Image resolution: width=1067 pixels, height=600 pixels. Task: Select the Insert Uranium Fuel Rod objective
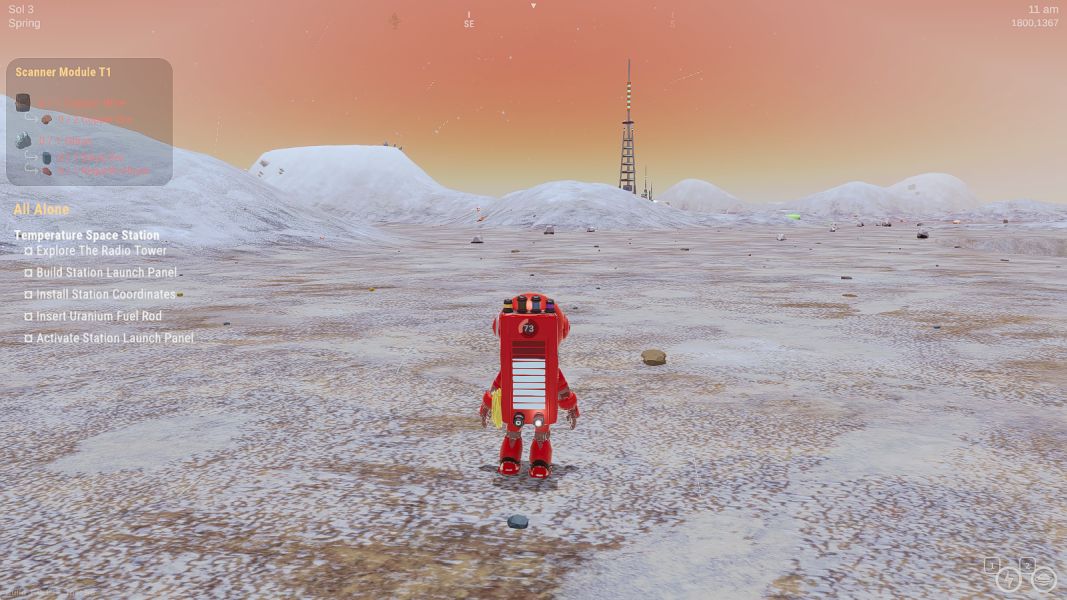pyautogui.click(x=98, y=316)
